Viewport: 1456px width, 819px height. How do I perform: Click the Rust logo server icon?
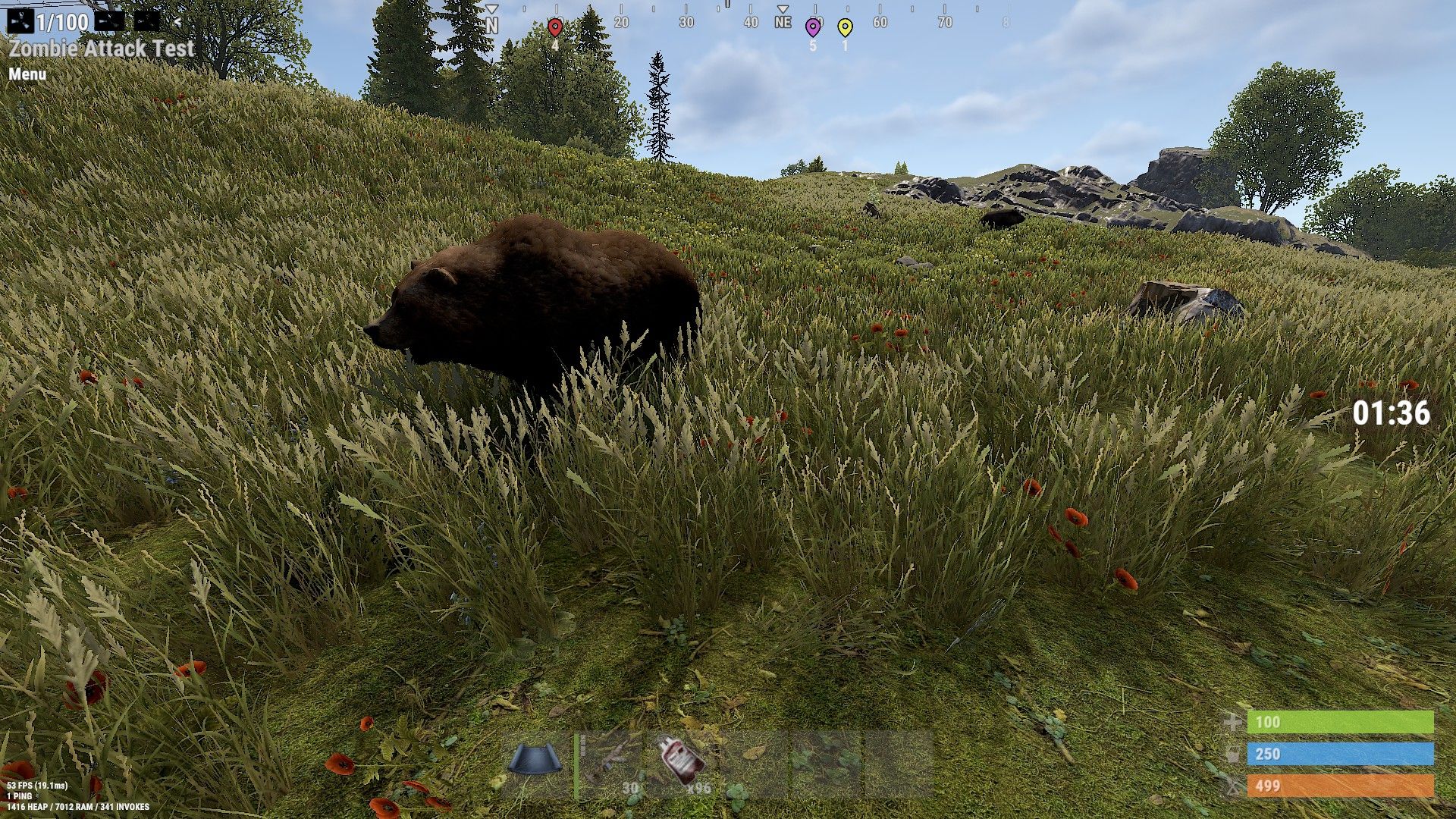20,20
